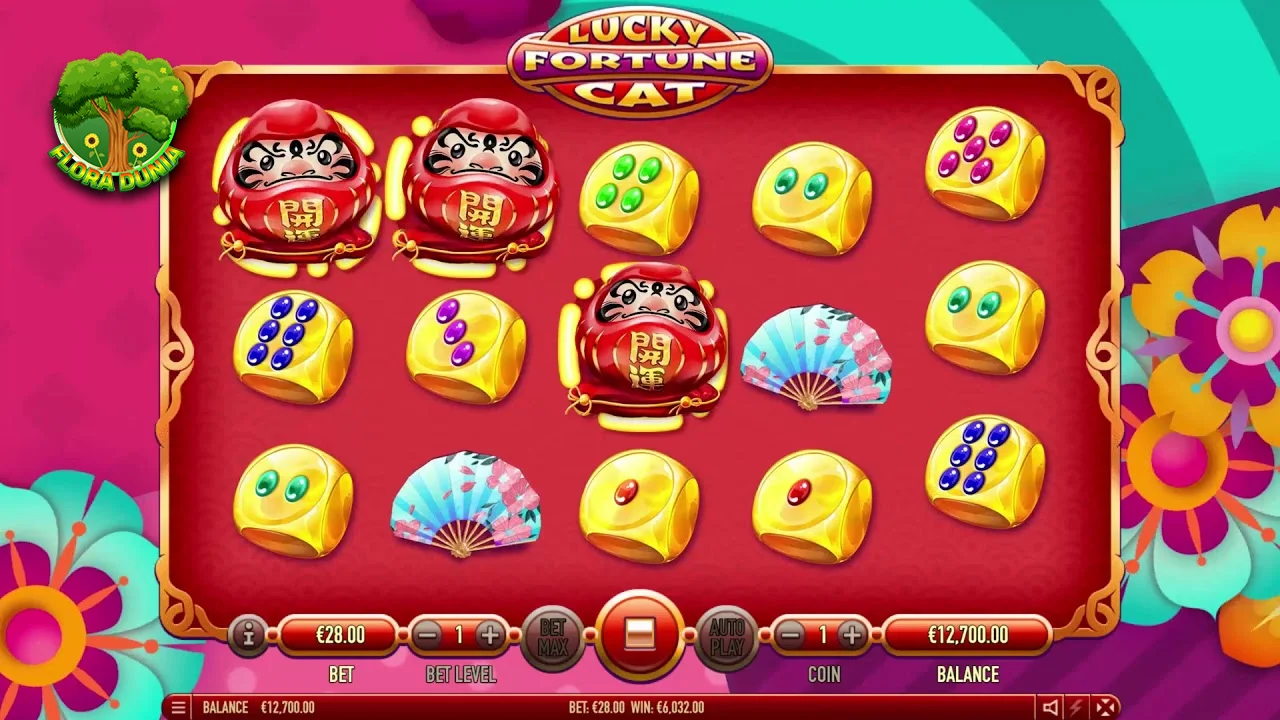Mute game sound via the speaker toggle
The image size is (1280, 720).
(x=1051, y=707)
